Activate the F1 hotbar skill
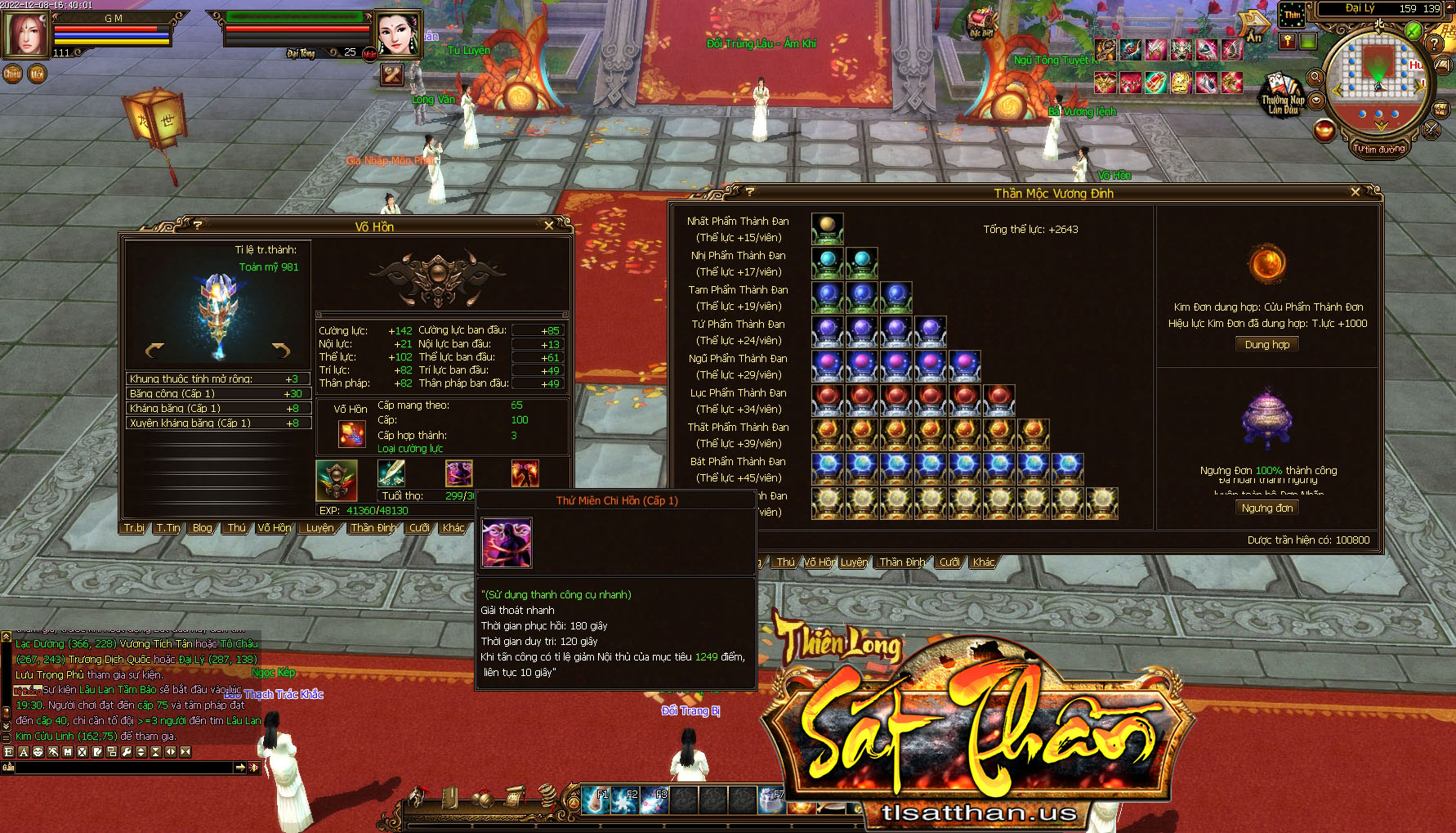This screenshot has width=1456, height=833. (x=596, y=800)
